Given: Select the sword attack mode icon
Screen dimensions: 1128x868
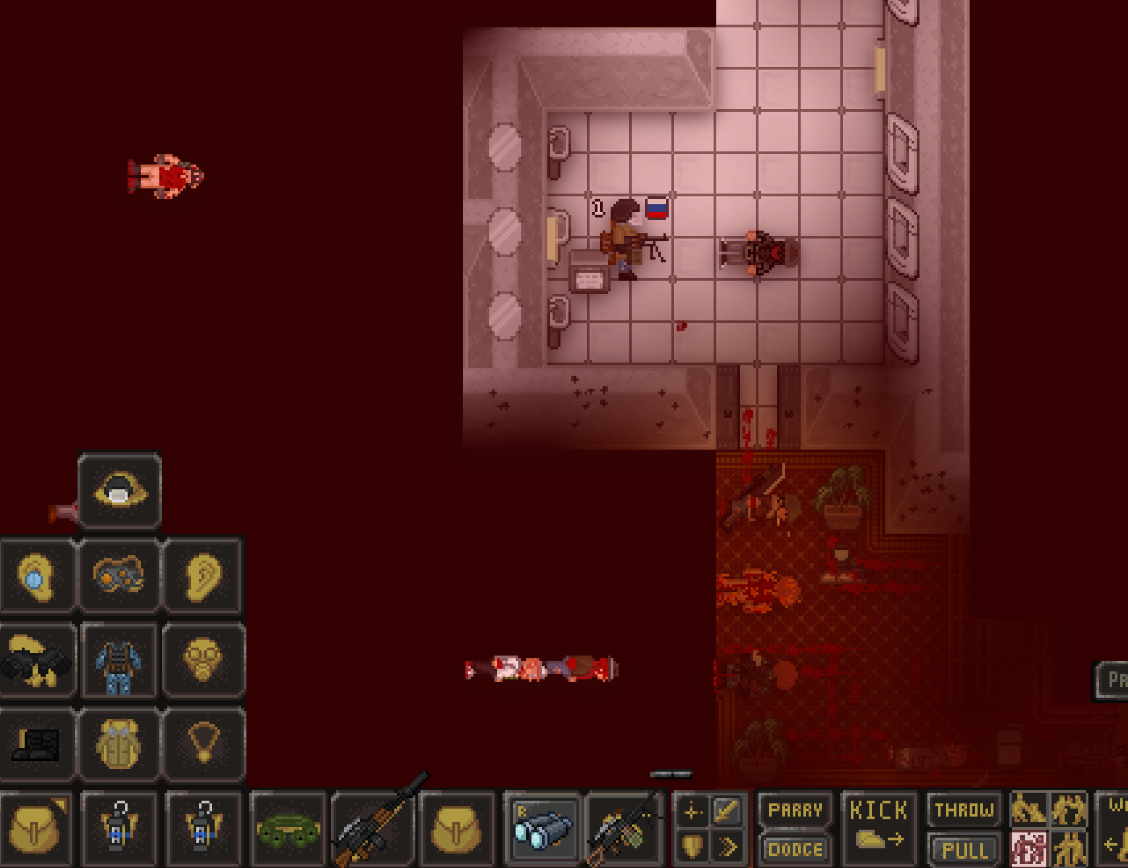Looking at the screenshot, I should click(x=727, y=811).
